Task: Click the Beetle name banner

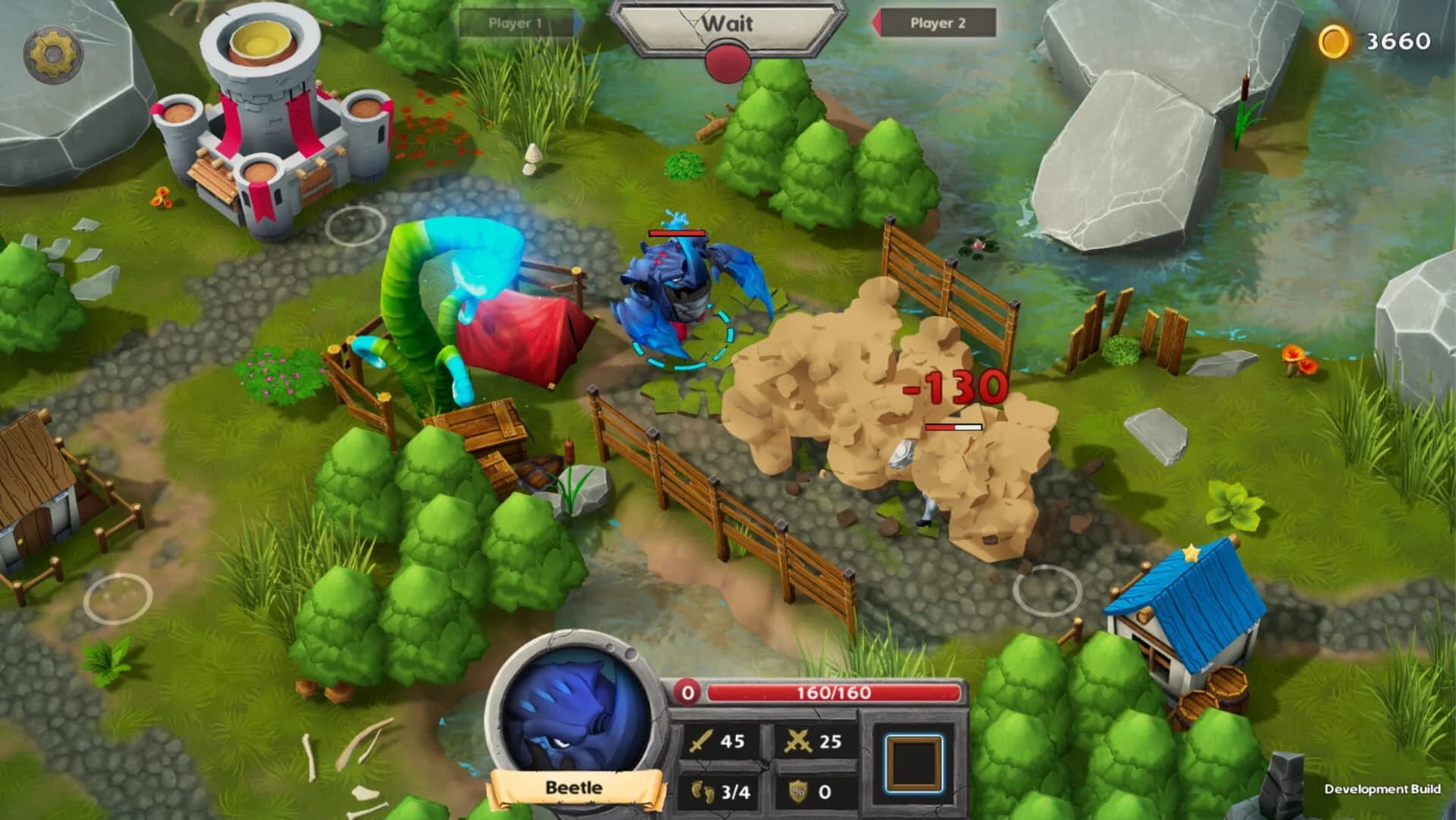Action: pos(575,788)
